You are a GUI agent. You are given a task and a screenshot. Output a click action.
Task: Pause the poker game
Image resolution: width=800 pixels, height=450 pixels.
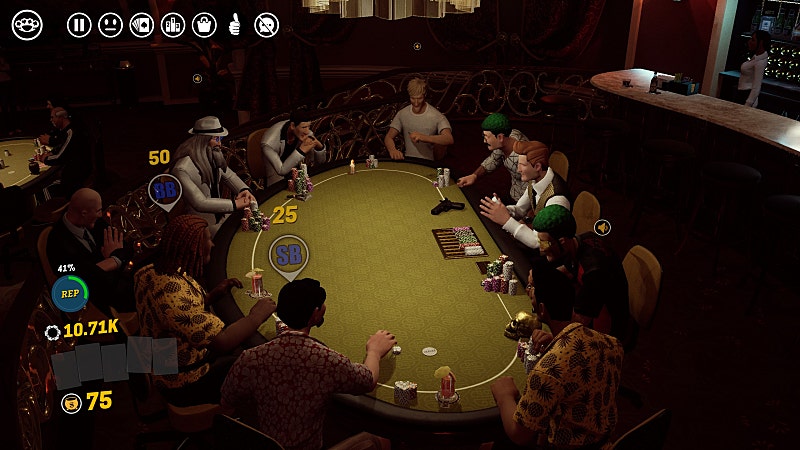(x=79, y=25)
